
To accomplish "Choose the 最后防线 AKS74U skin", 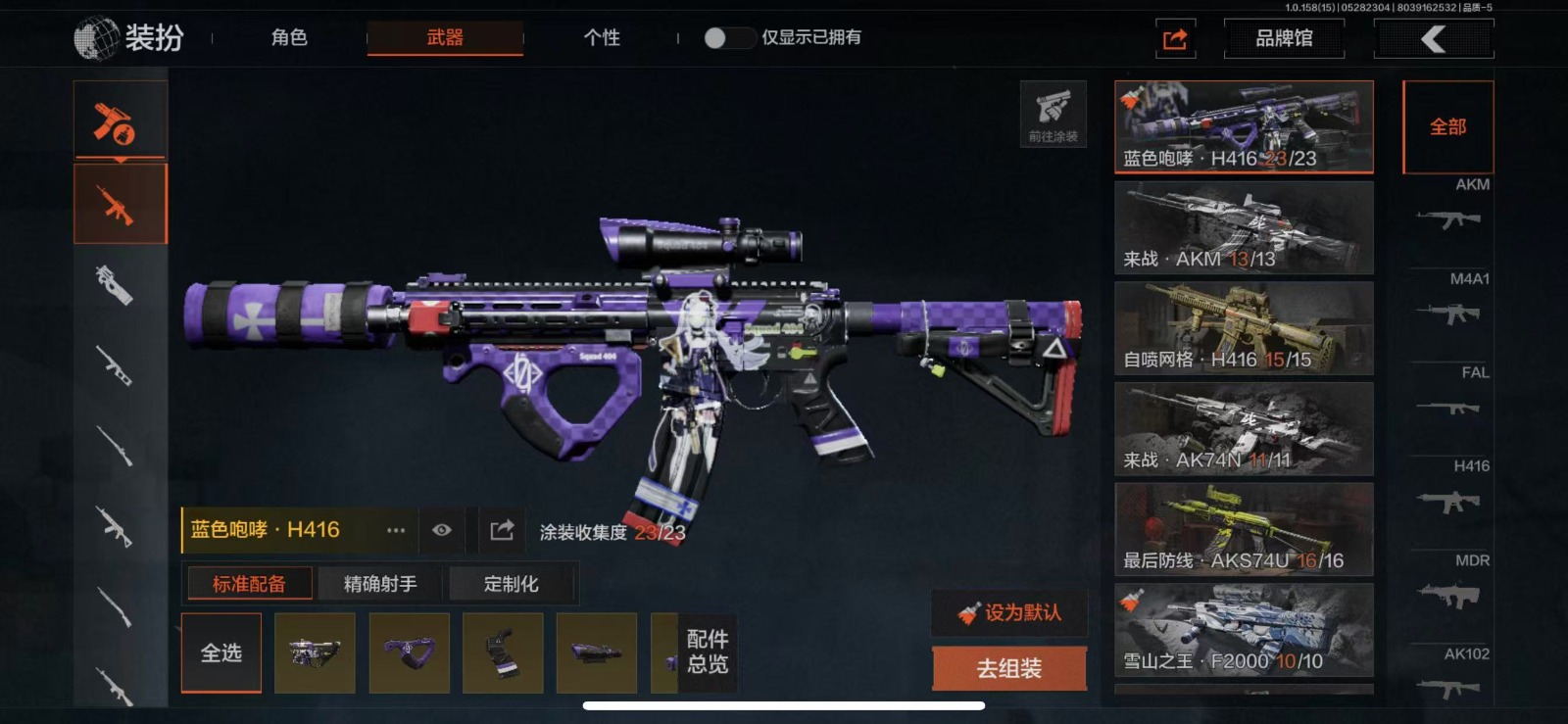I will click(x=1243, y=529).
